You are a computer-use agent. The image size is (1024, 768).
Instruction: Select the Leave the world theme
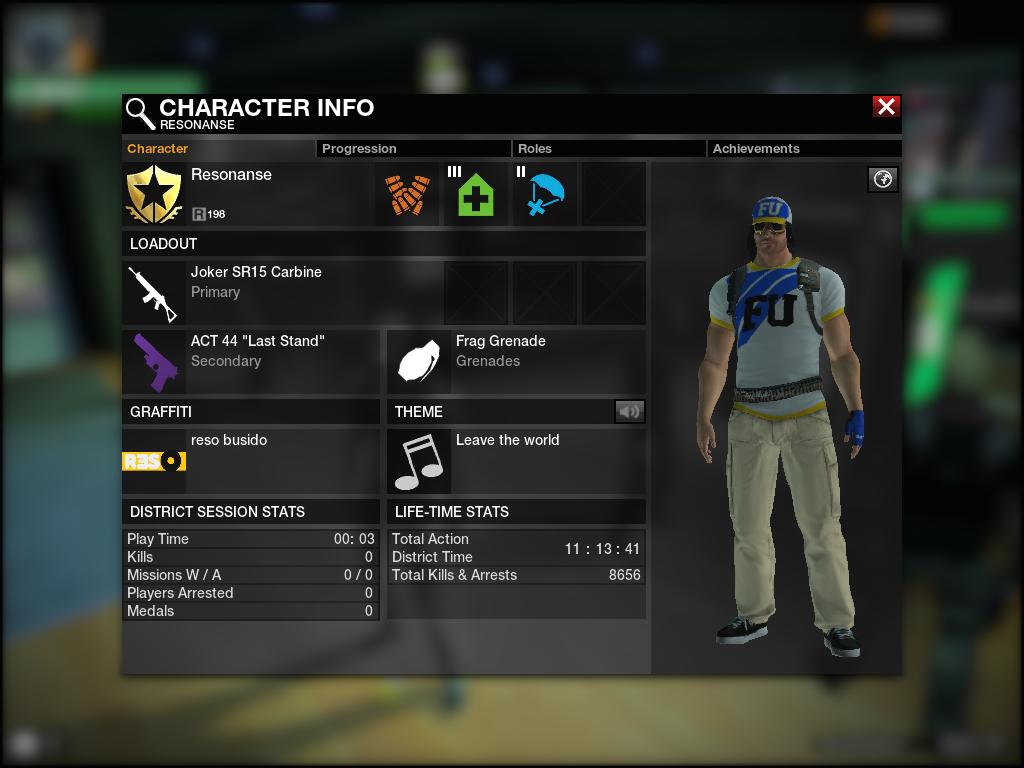coord(419,461)
